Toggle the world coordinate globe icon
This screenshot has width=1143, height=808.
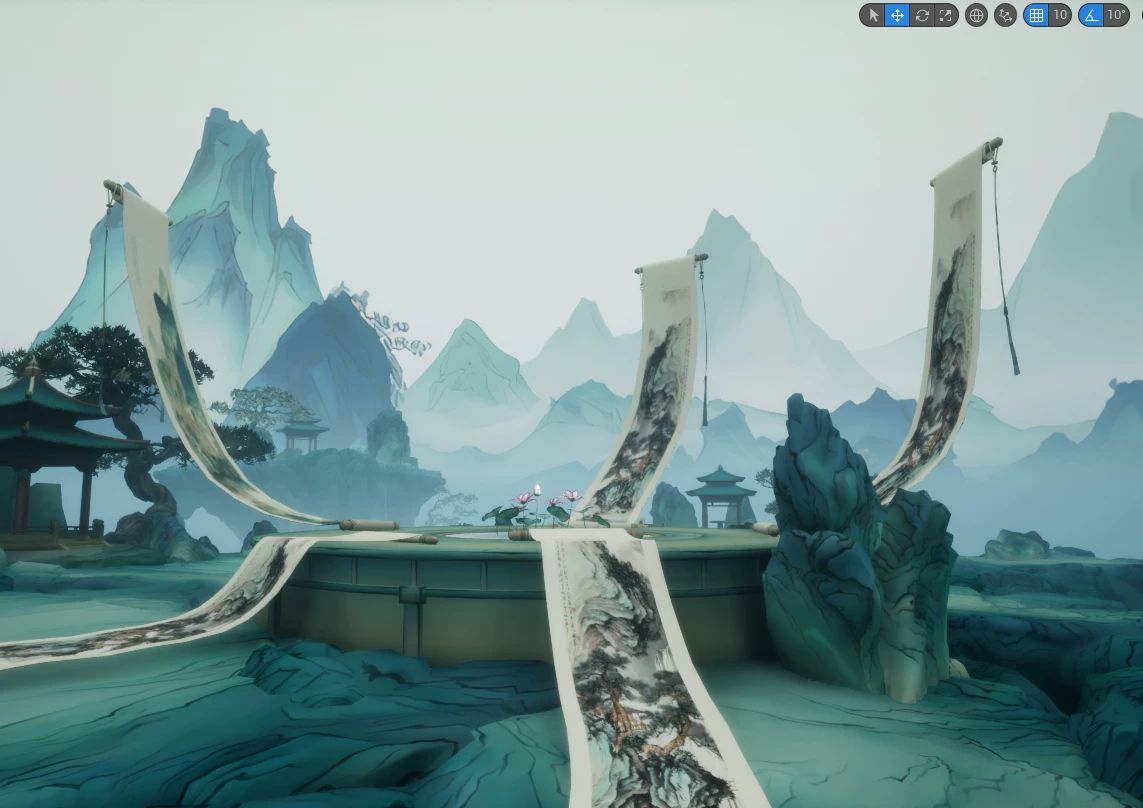coord(977,15)
